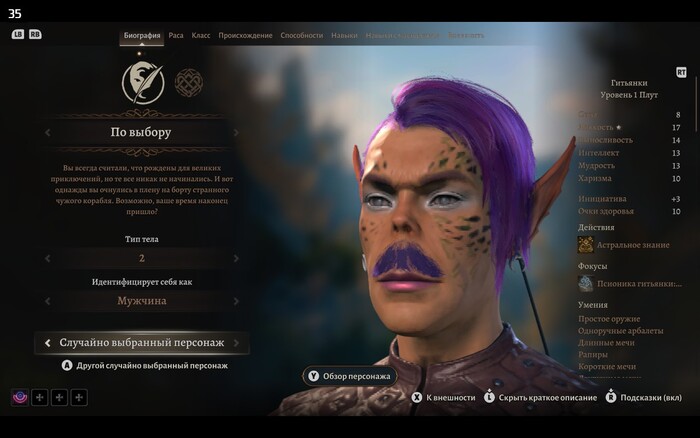Switch to the Биография tab
Viewport: 700px width, 438px height.
click(142, 35)
